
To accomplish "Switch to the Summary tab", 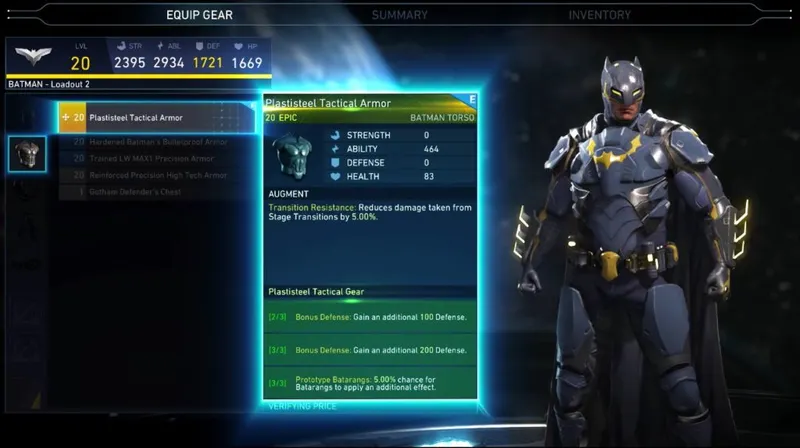I will click(399, 15).
